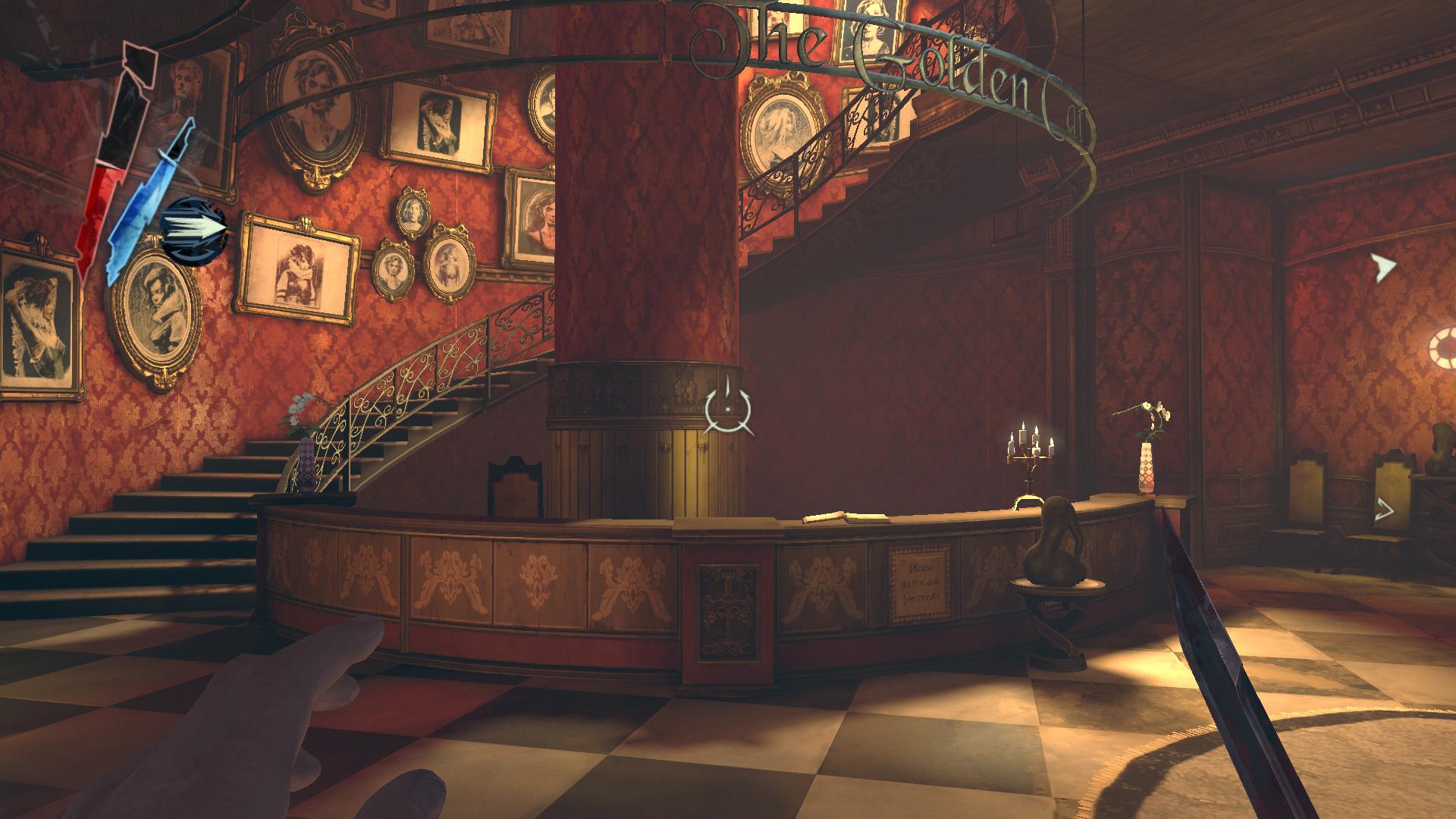This screenshot has width=1456, height=819.
Task: Click the solid white objective marker arrow
Action: pos(1384,267)
